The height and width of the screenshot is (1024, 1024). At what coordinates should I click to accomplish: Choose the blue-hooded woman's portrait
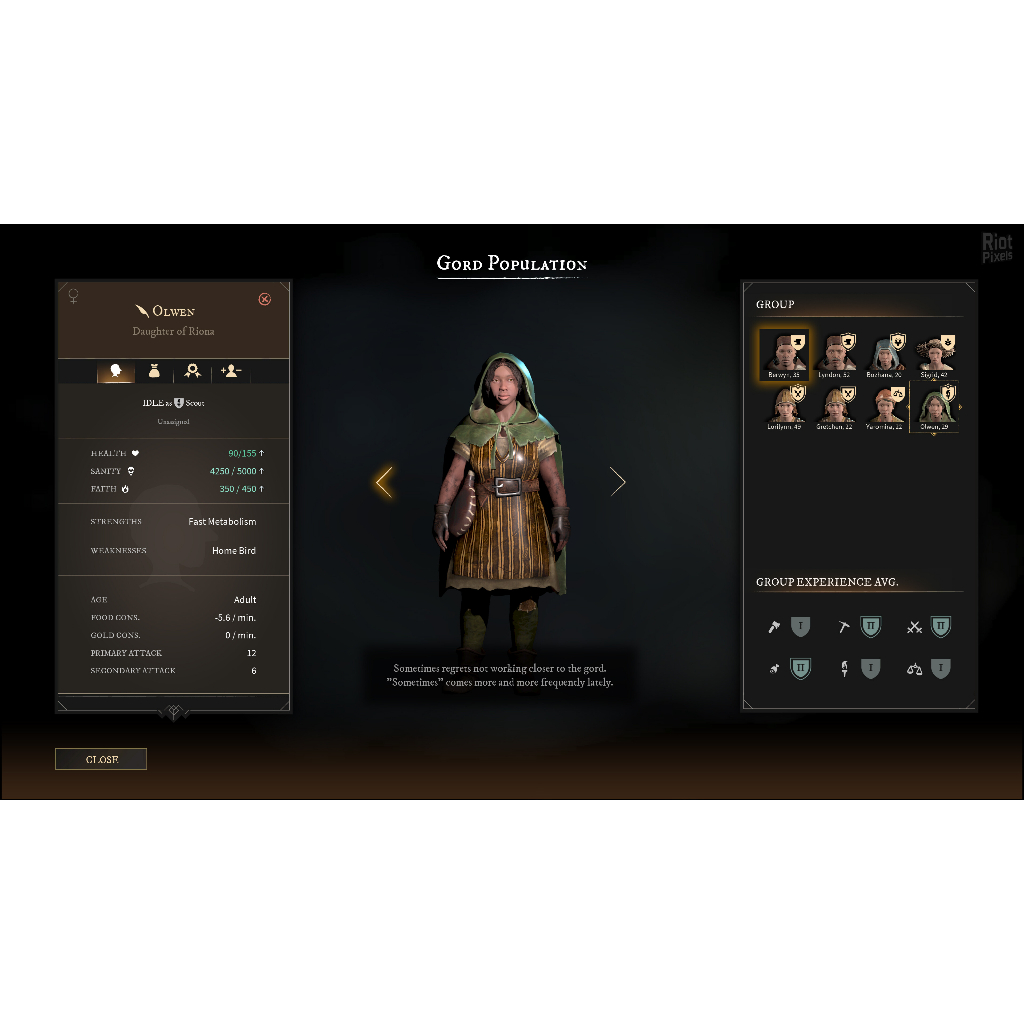click(x=883, y=353)
